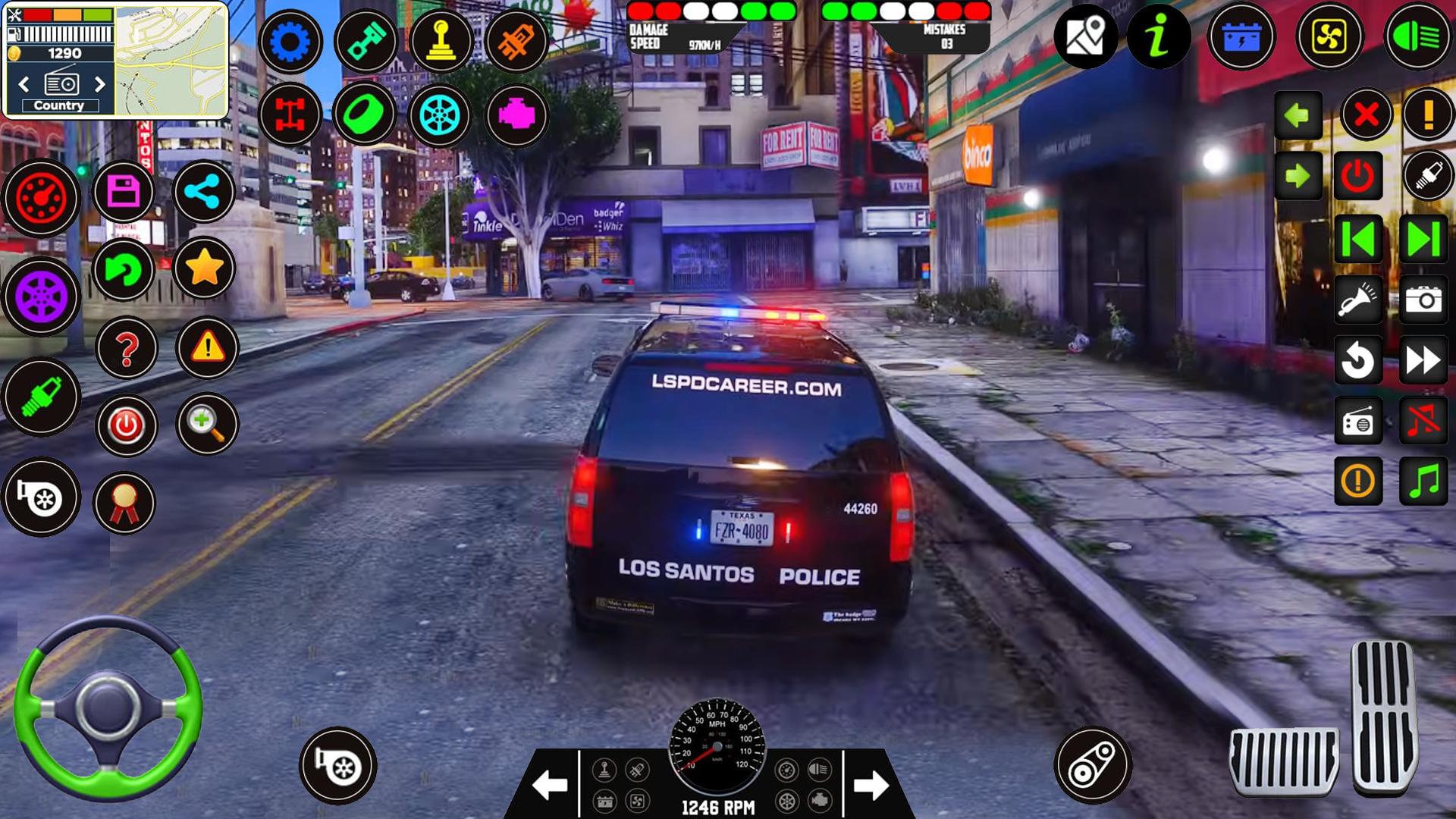Mute music with the crossed-out note icon

(1423, 421)
